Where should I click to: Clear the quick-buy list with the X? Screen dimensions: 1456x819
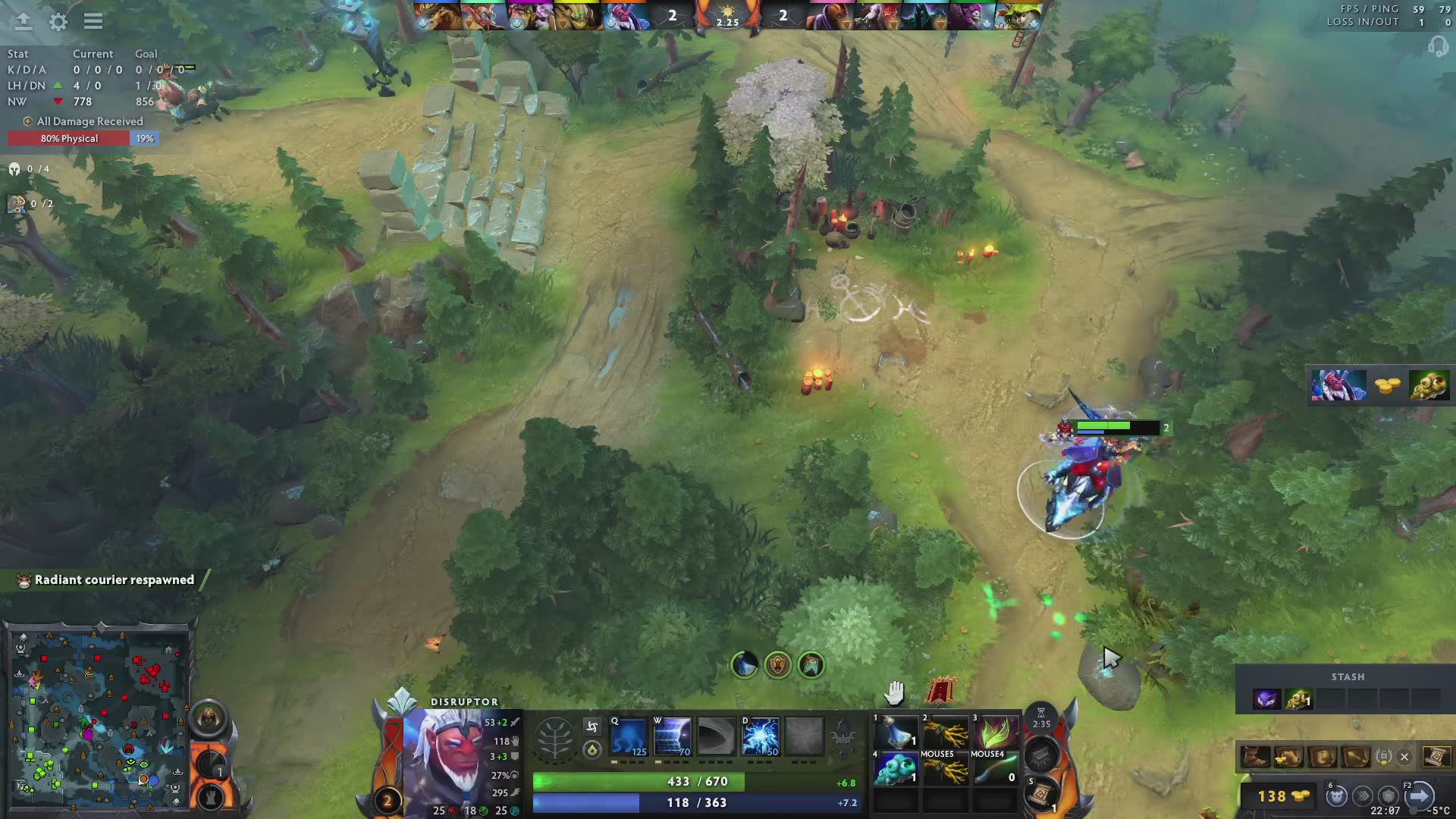coord(1404,757)
